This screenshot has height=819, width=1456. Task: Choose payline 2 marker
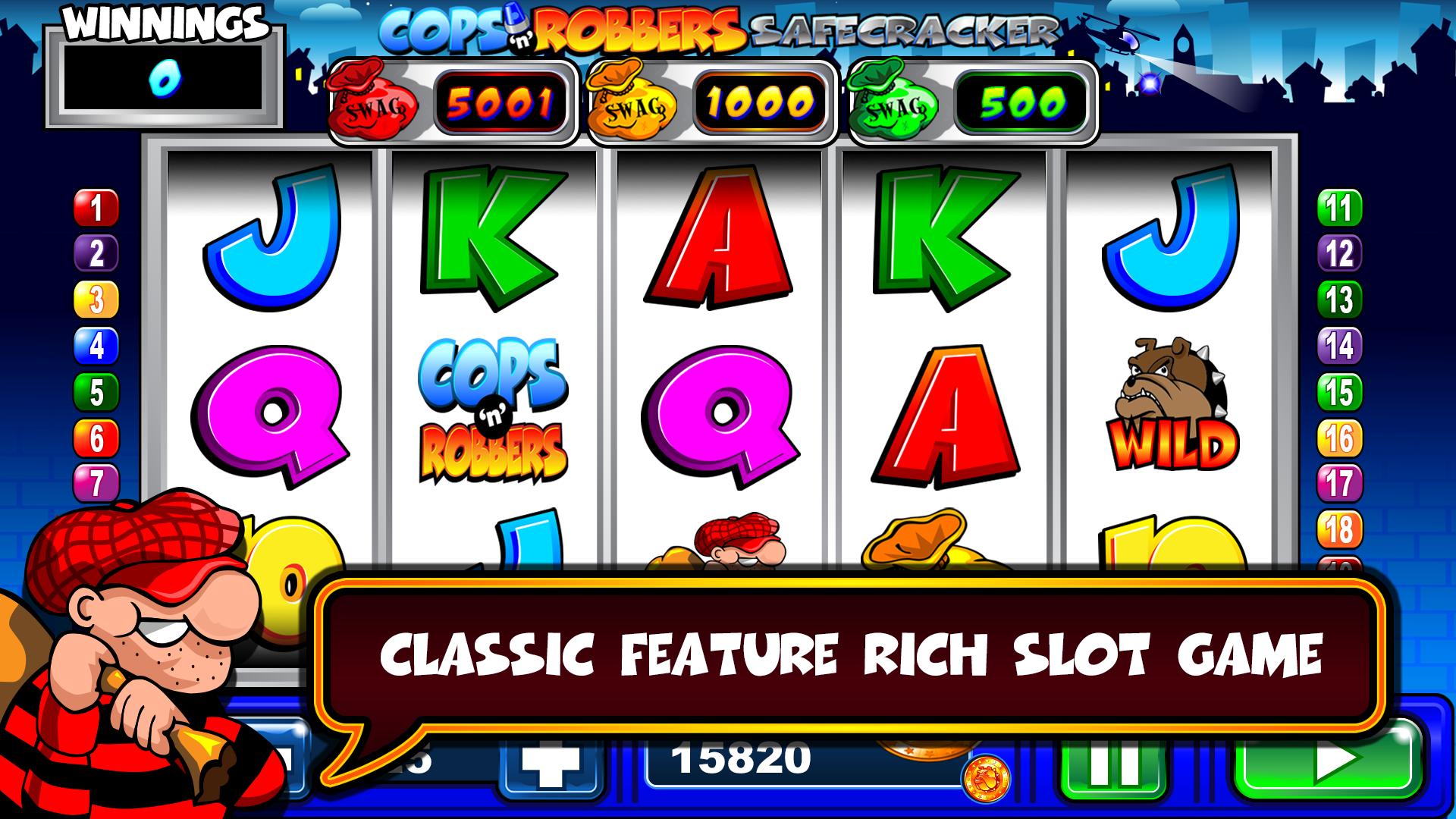[96, 253]
